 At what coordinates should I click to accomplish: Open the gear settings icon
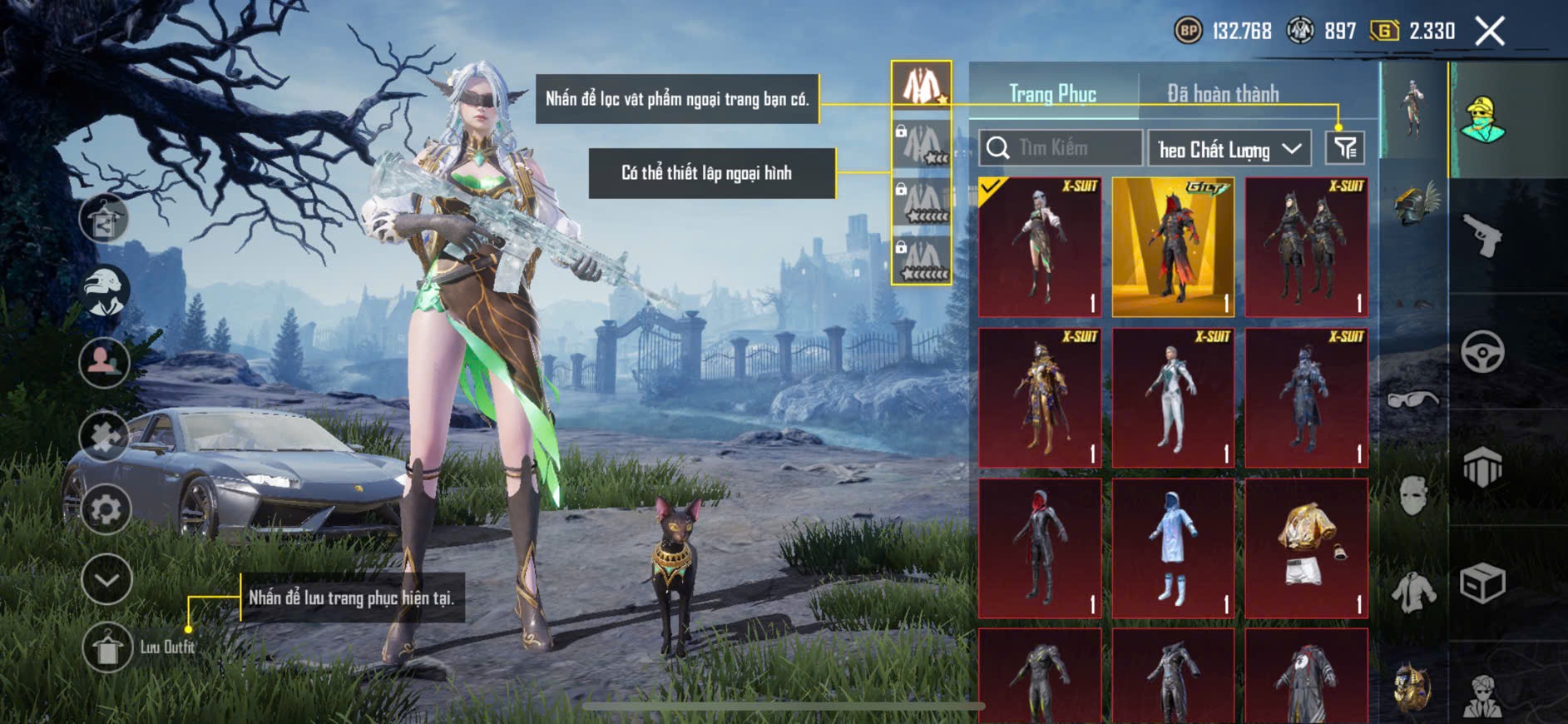pos(106,509)
